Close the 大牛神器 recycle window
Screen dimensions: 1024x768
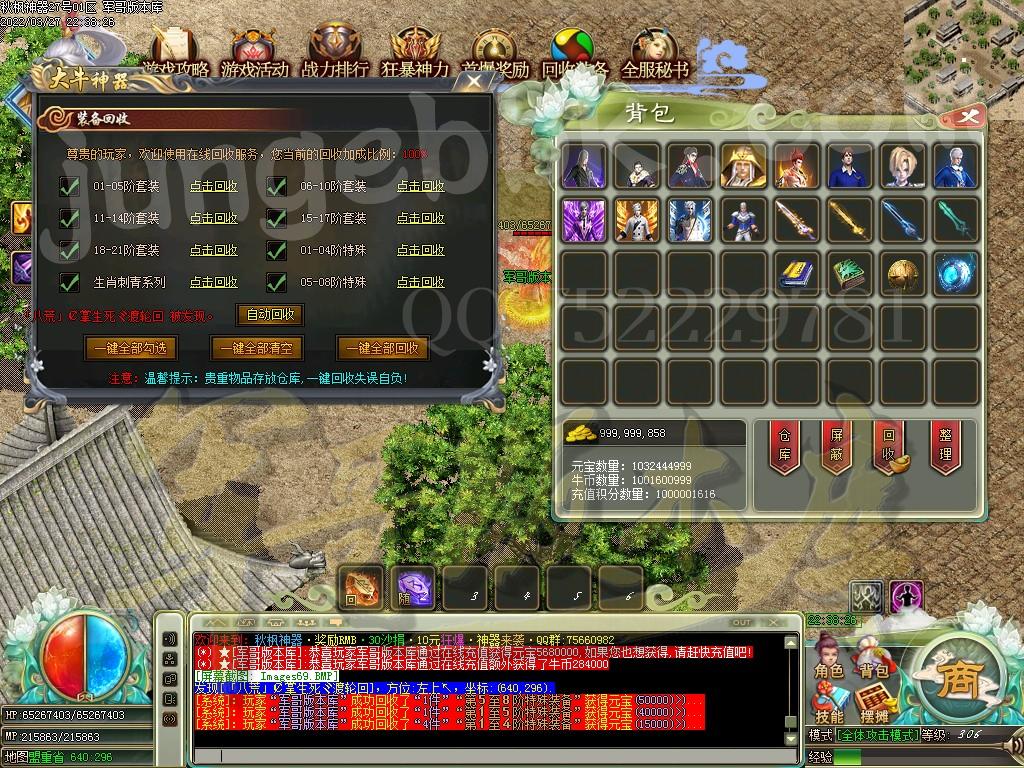[476, 80]
